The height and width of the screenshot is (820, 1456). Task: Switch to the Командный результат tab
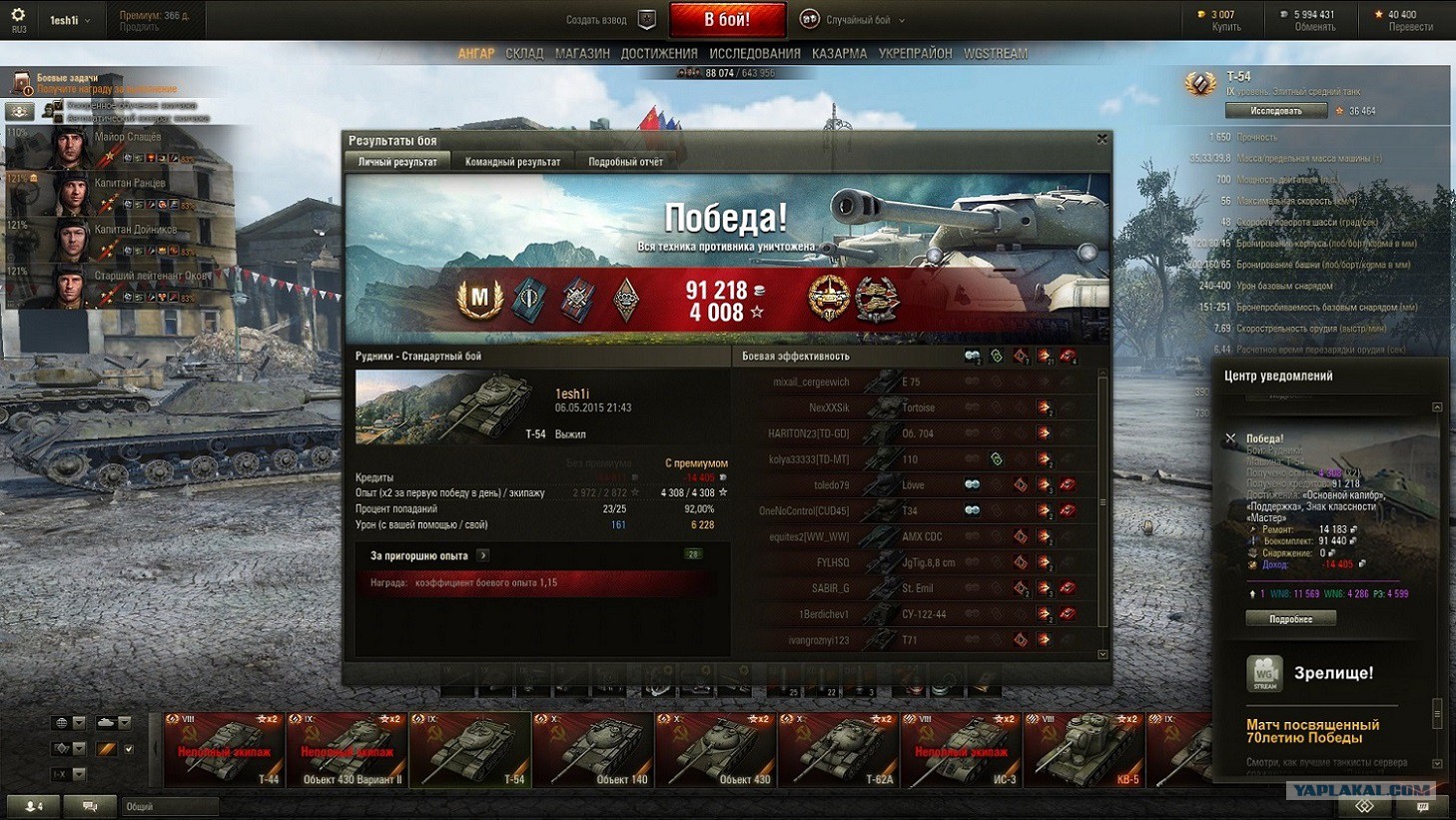[512, 162]
